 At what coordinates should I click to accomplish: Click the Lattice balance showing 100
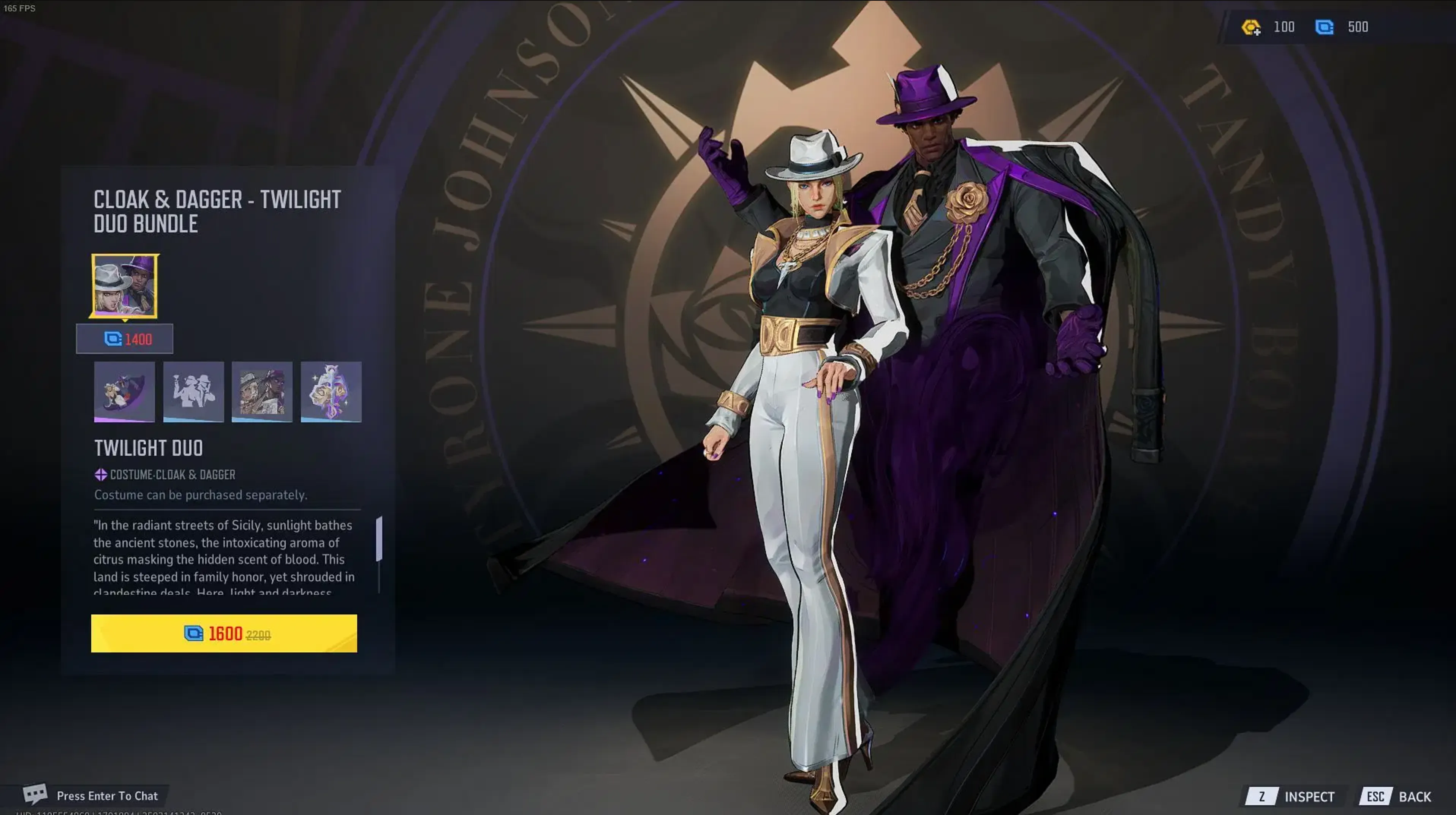[x=1285, y=27]
